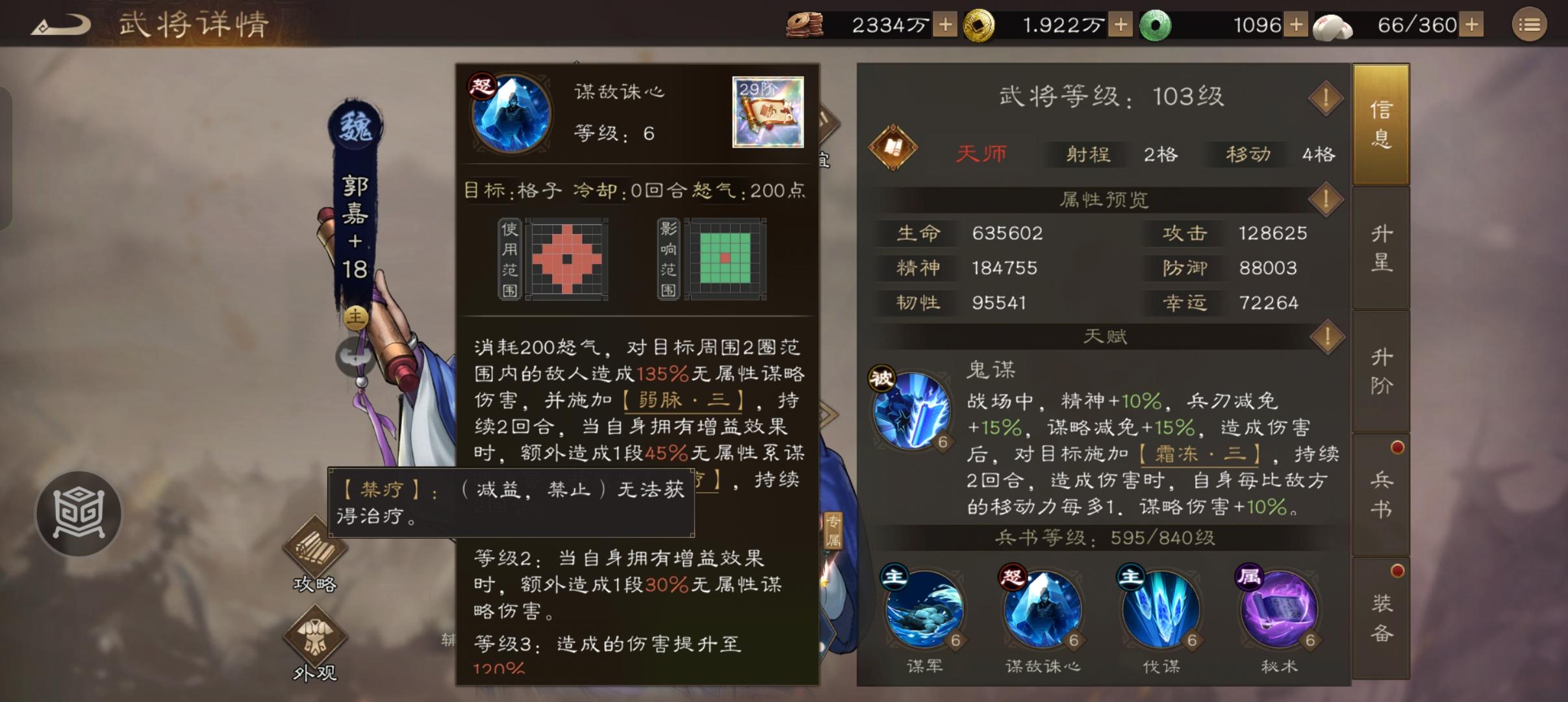The width and height of the screenshot is (1568, 702).
Task: Toggle the 使用范围 range display
Action: 509,260
